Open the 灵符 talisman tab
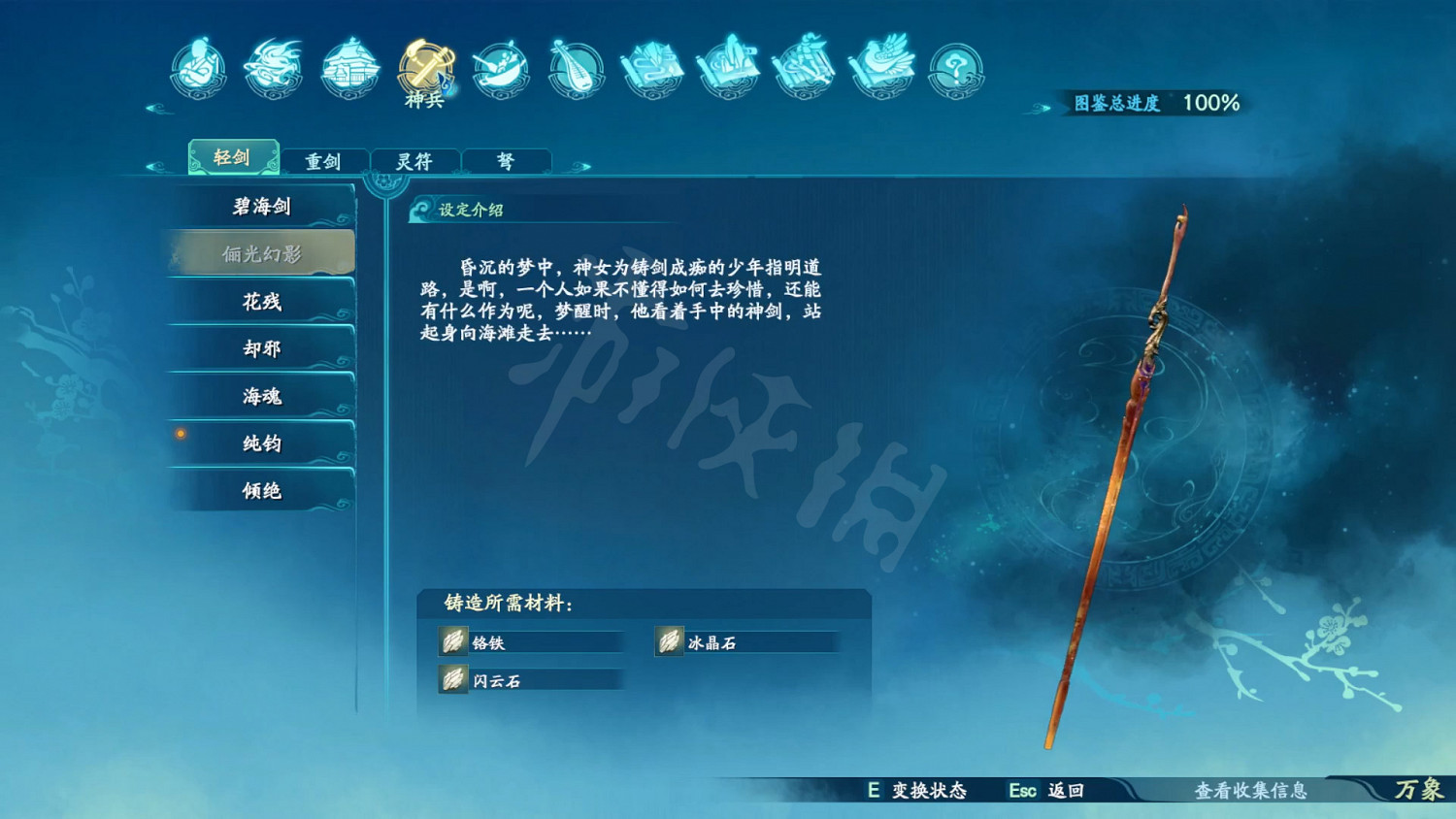Screen dimensions: 1456x819 coord(415,160)
